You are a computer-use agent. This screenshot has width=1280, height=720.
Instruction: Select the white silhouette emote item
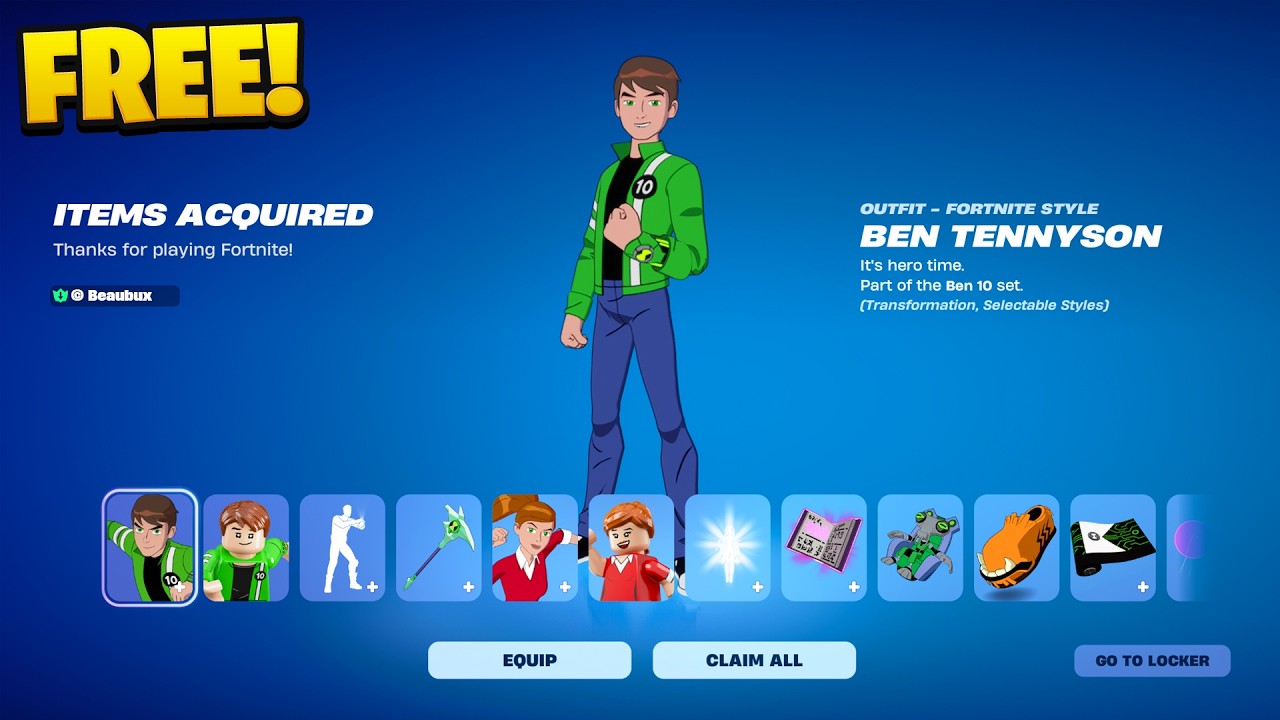[342, 548]
